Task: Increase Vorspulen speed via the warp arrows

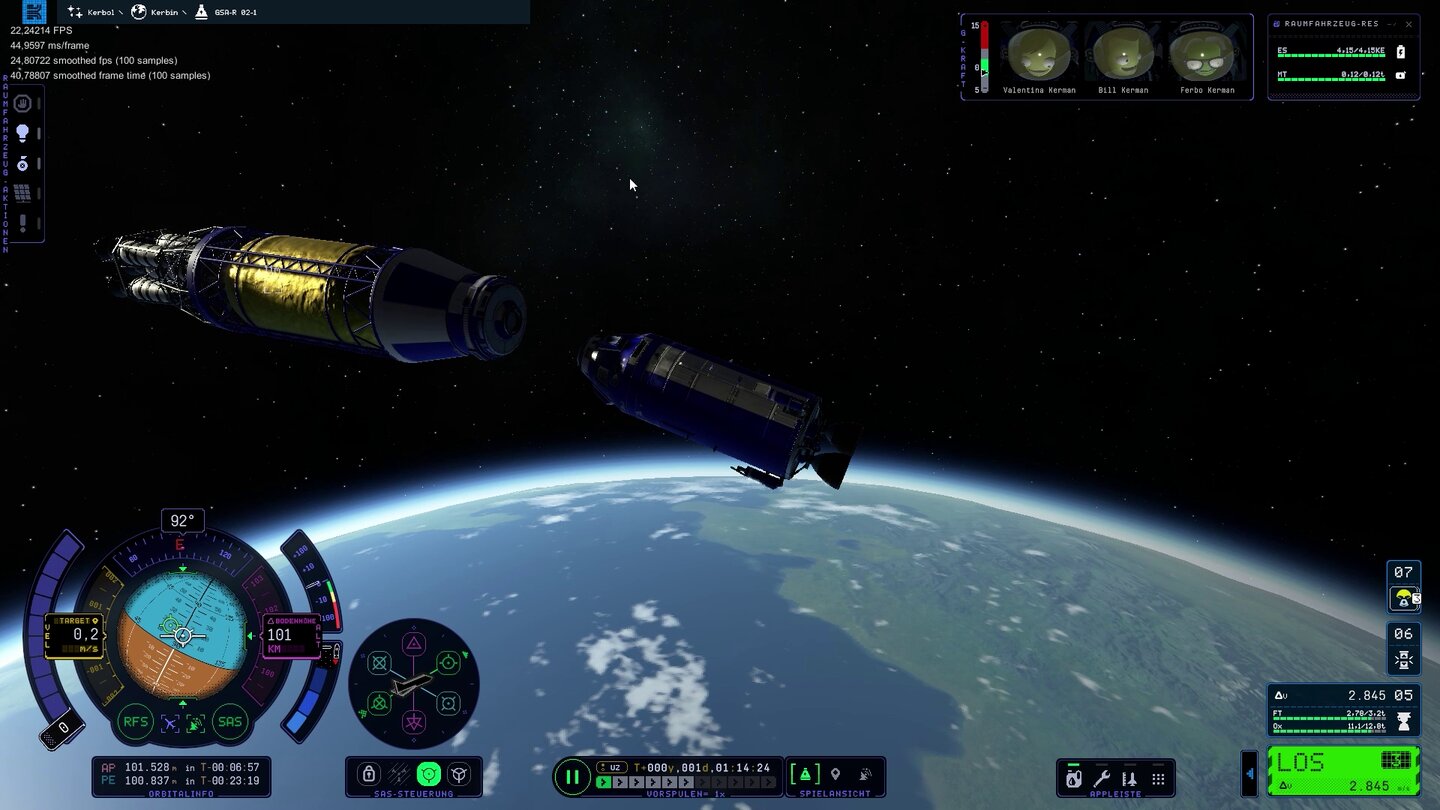Action: (620, 782)
